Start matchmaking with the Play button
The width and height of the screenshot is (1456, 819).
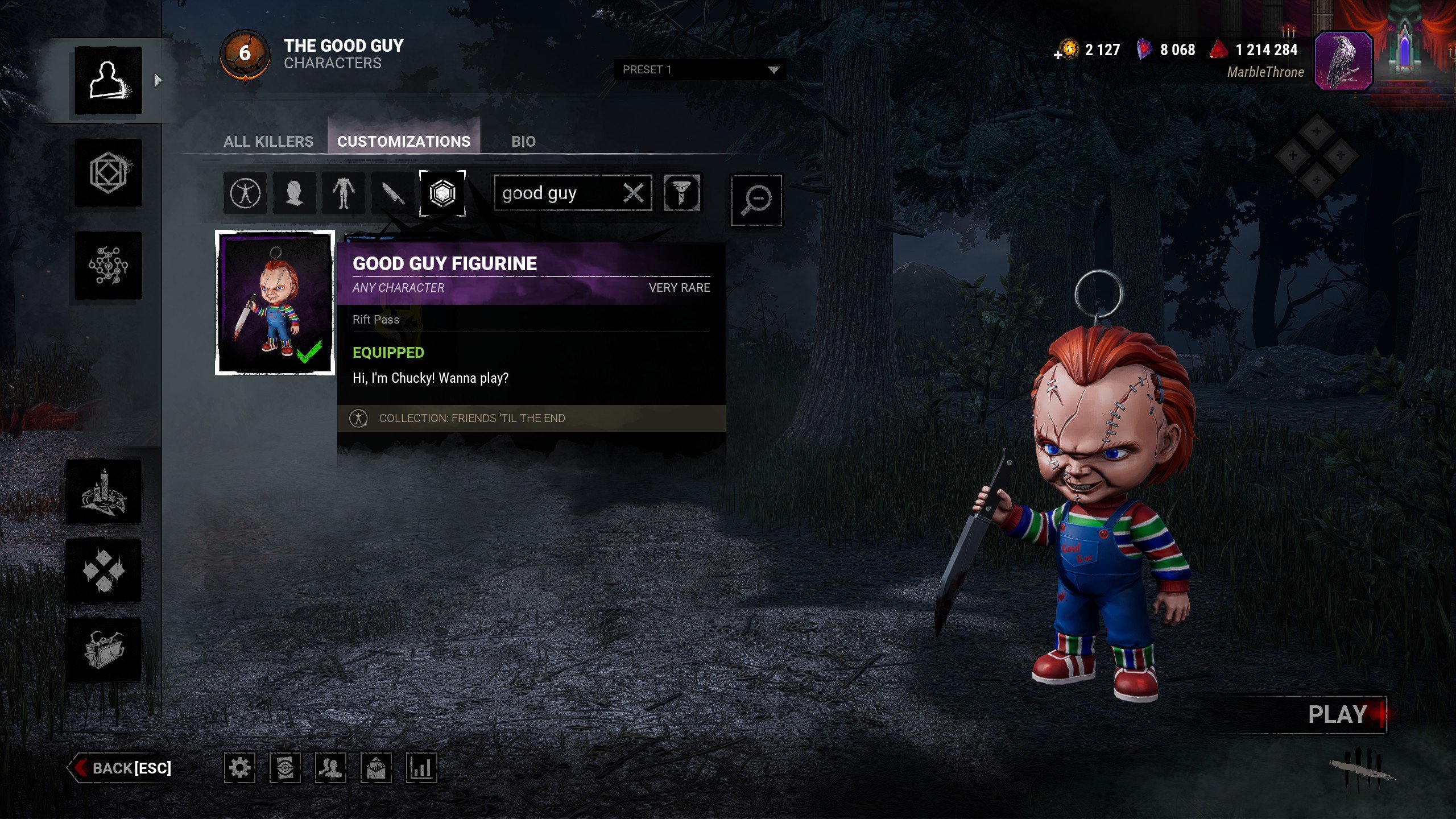pyautogui.click(x=1338, y=714)
